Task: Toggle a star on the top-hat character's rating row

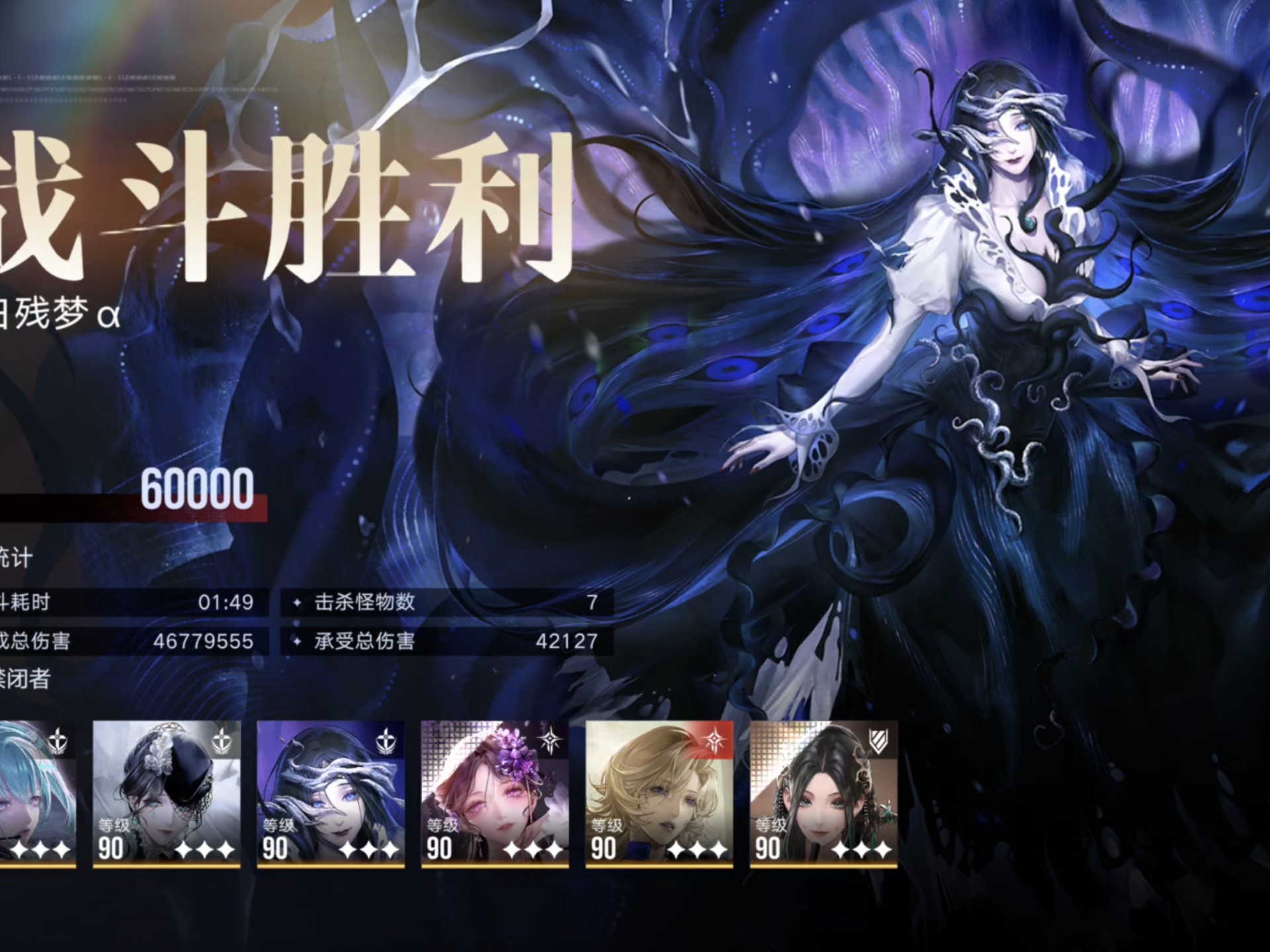Action: pyautogui.click(x=205, y=852)
